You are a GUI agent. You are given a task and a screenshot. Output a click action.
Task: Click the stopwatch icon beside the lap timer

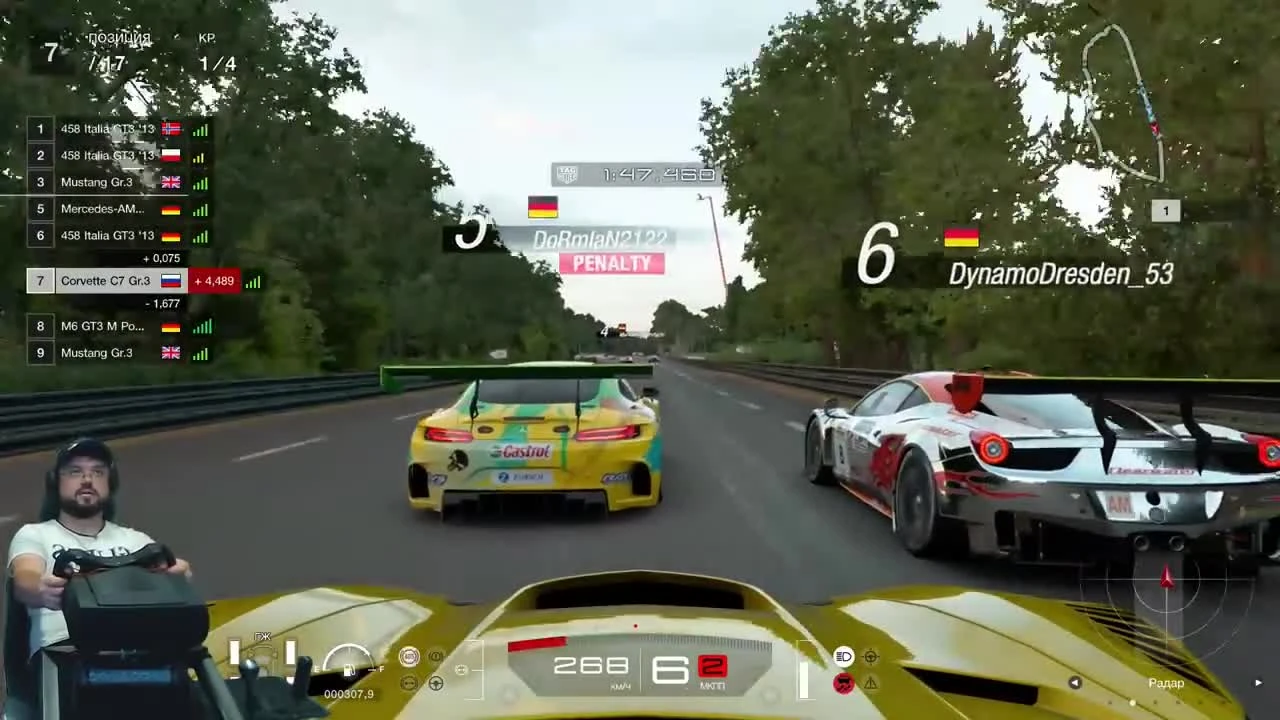click(x=568, y=174)
